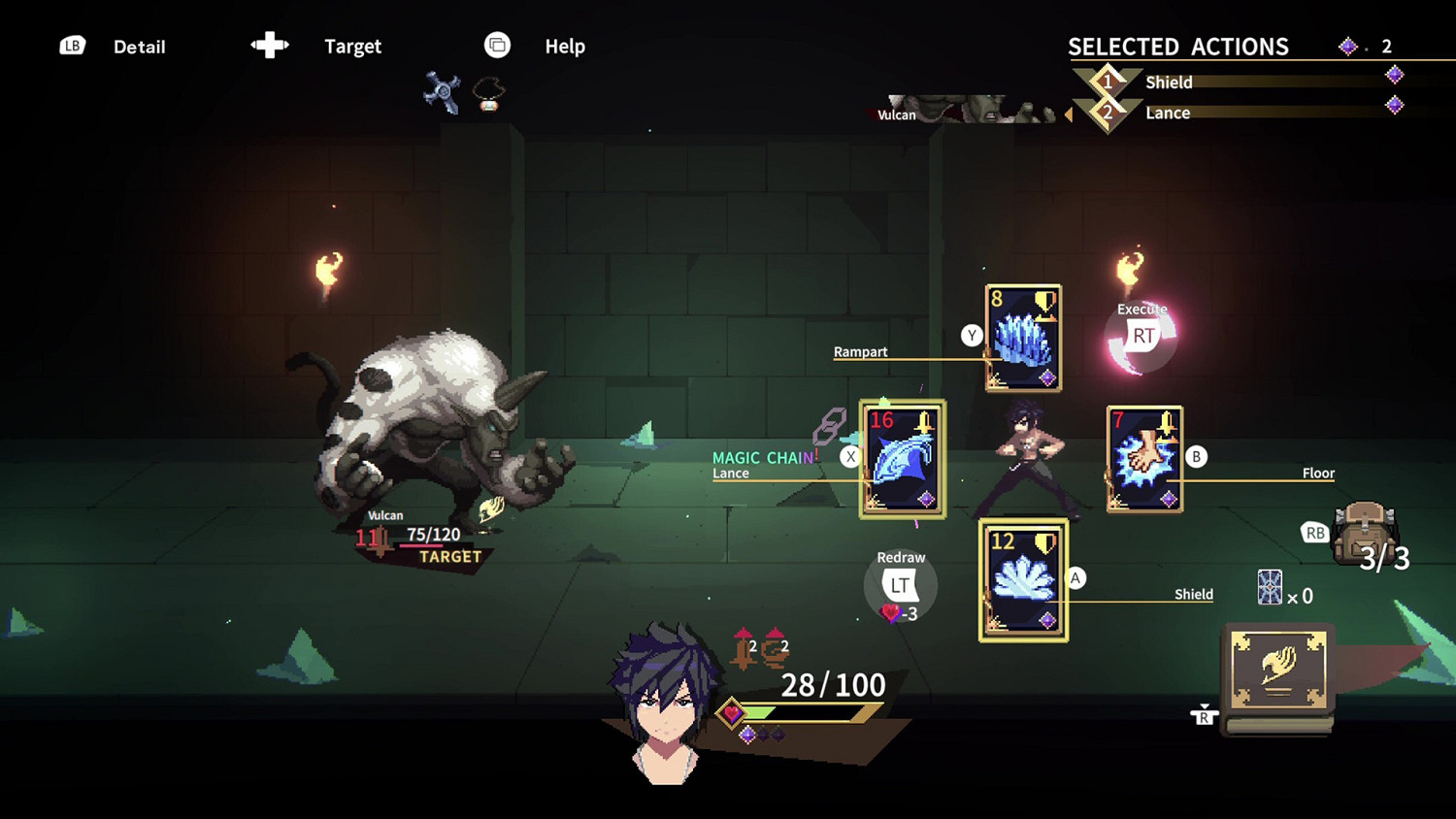This screenshot has height=819, width=1456.
Task: Check the attack-up buff icon
Action: coord(745,648)
